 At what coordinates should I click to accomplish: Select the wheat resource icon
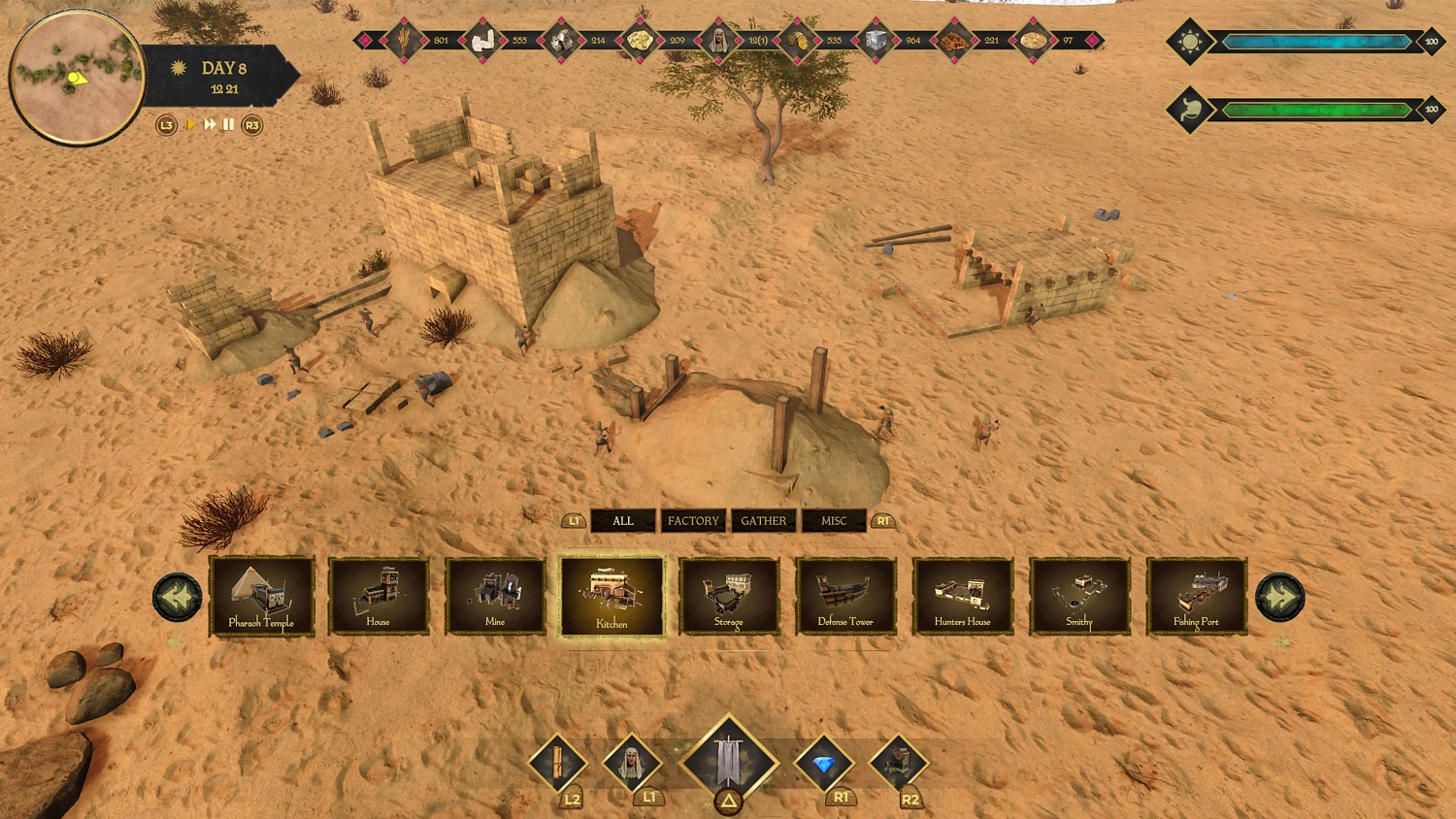point(405,41)
